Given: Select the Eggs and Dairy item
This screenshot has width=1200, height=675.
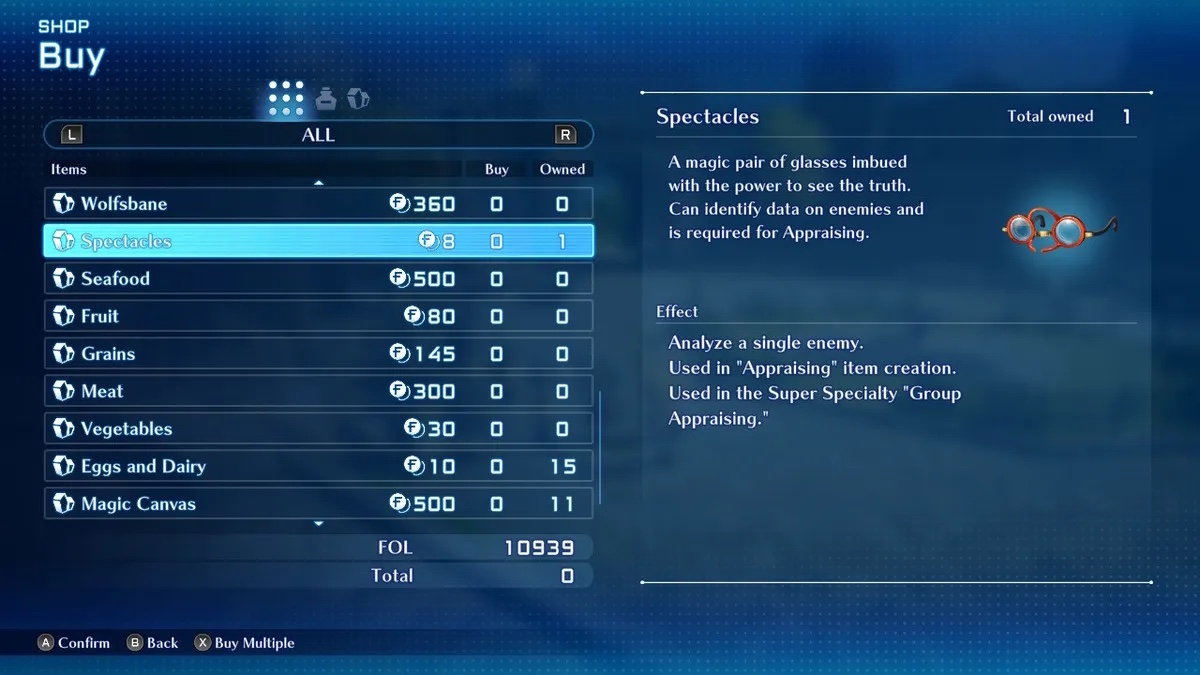Looking at the screenshot, I should pos(318,466).
